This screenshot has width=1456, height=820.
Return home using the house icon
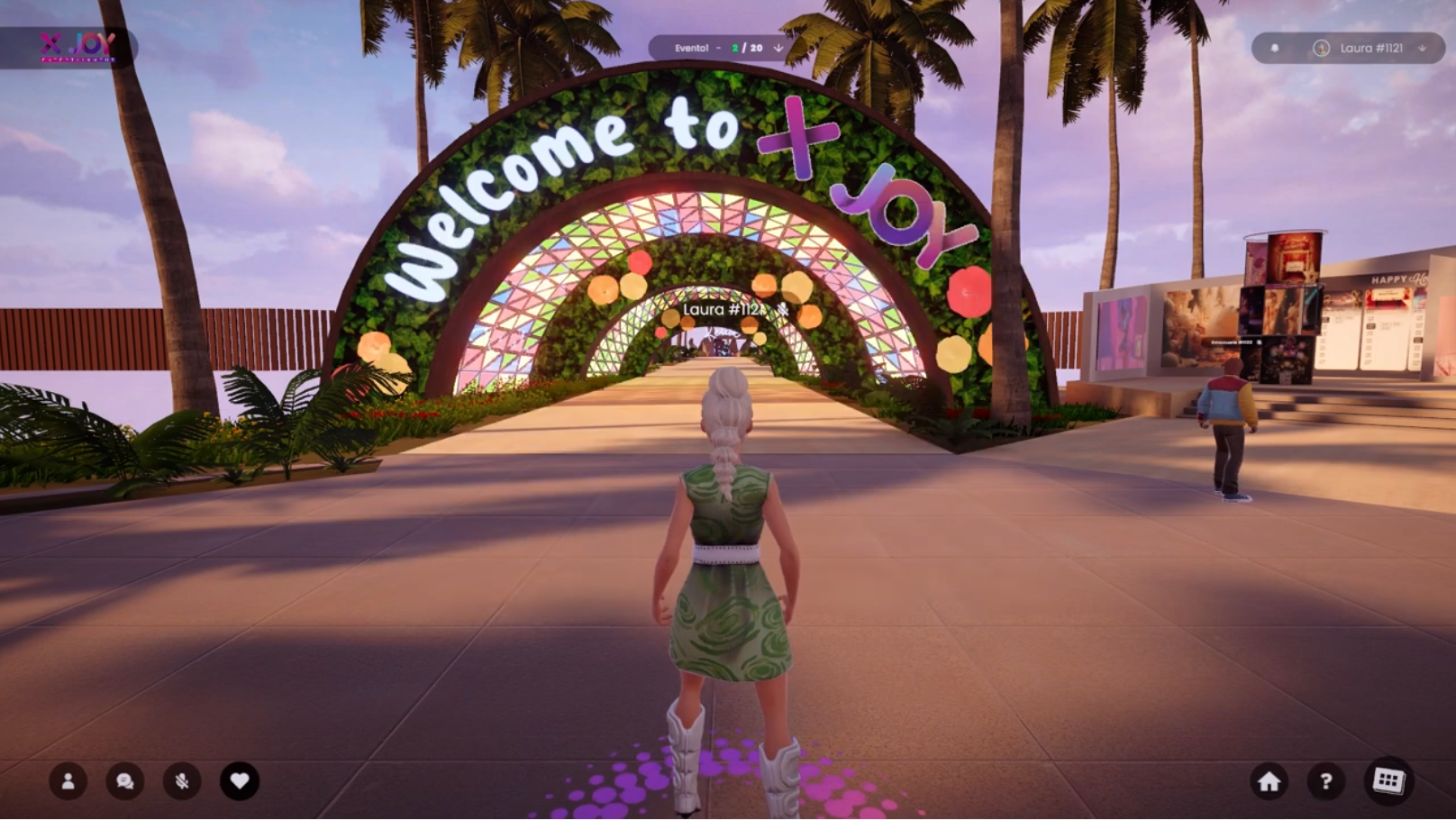1270,782
